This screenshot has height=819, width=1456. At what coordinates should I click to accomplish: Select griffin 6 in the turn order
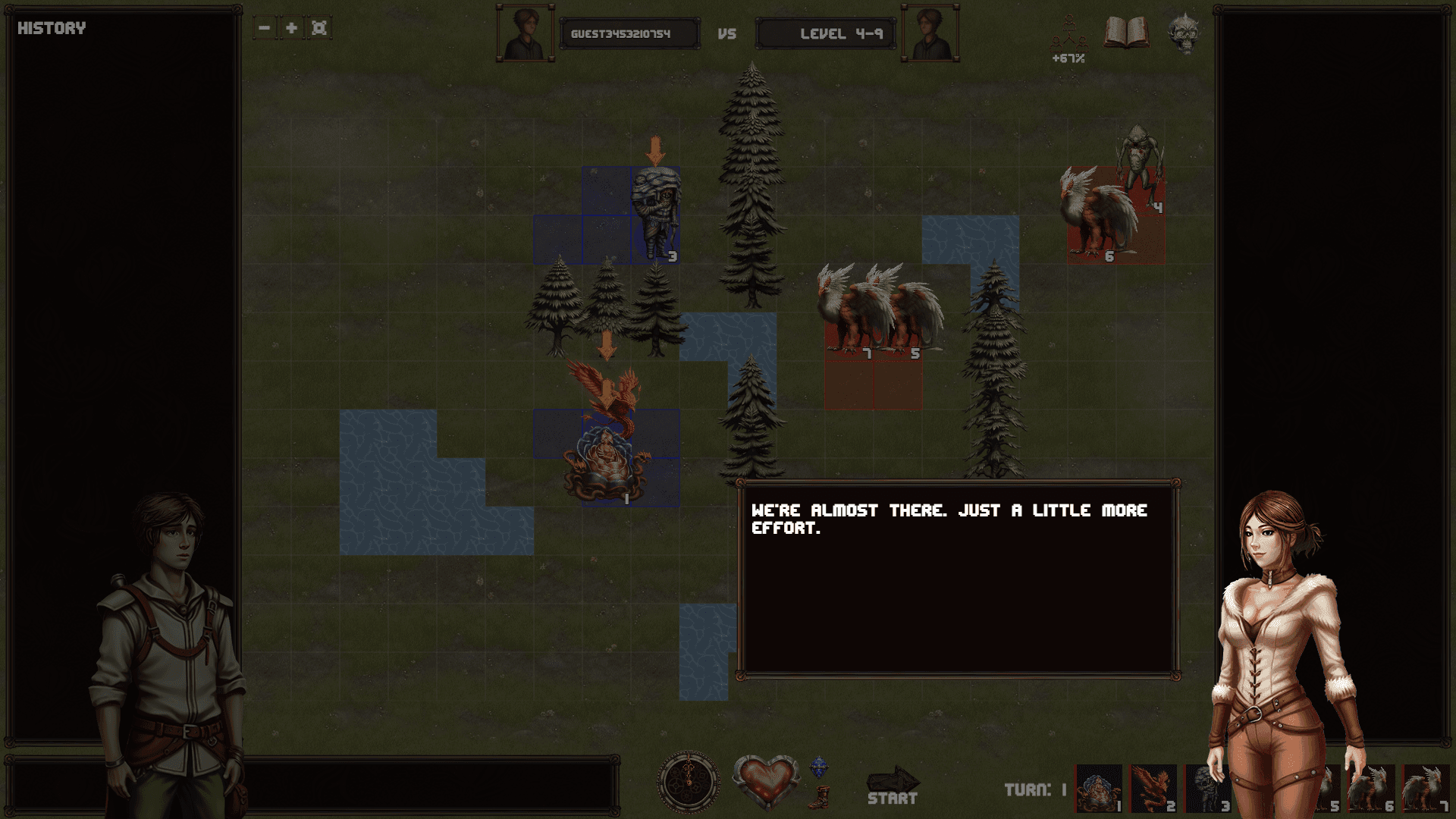pyautogui.click(x=1372, y=789)
